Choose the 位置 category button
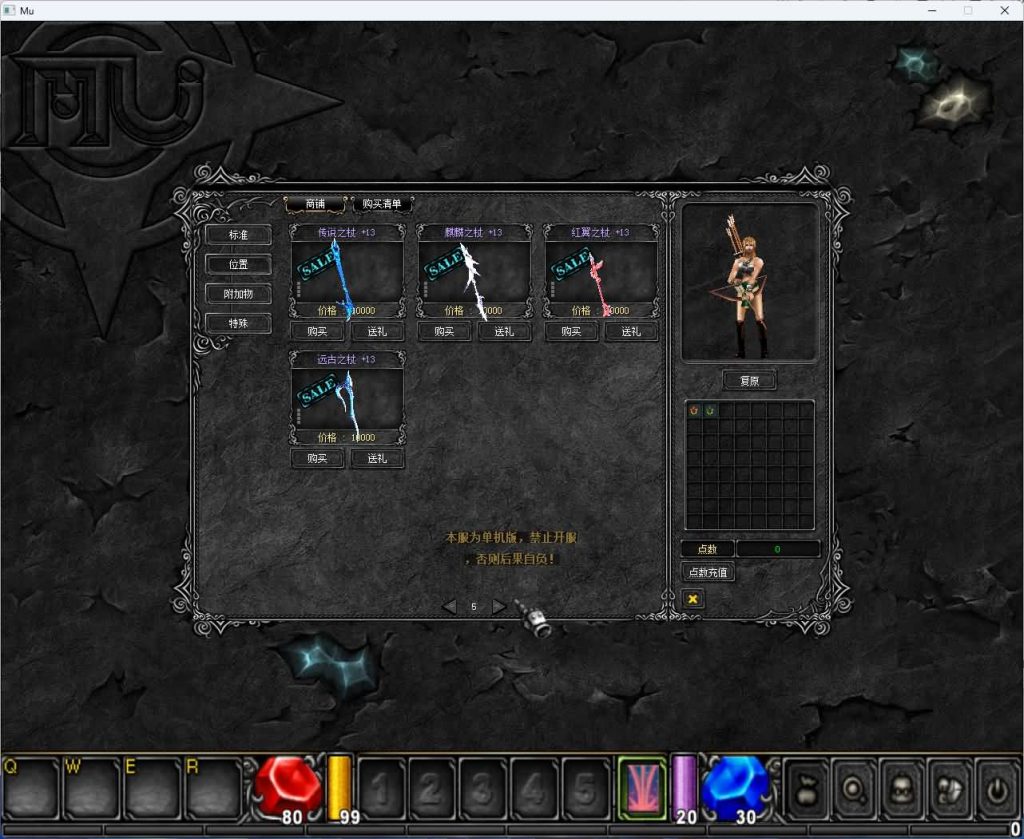1024x839 pixels. [238, 265]
